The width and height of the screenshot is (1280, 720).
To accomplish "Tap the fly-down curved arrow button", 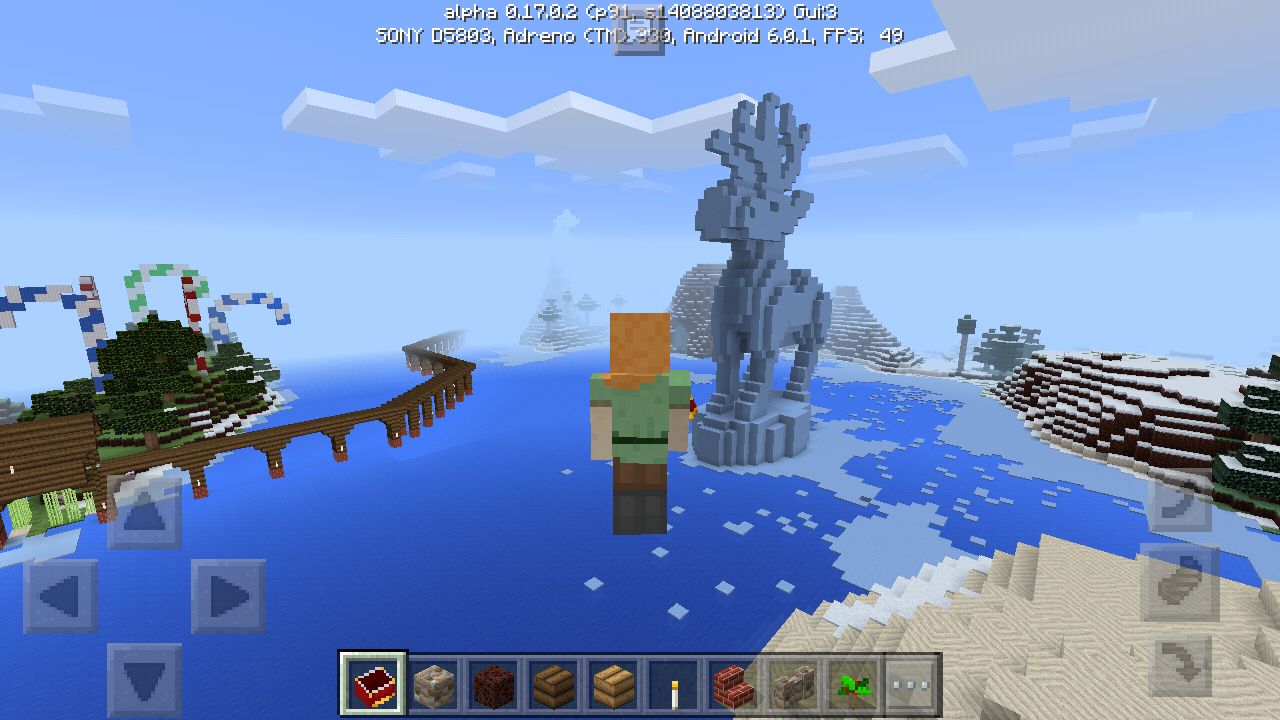I will point(1179,665).
